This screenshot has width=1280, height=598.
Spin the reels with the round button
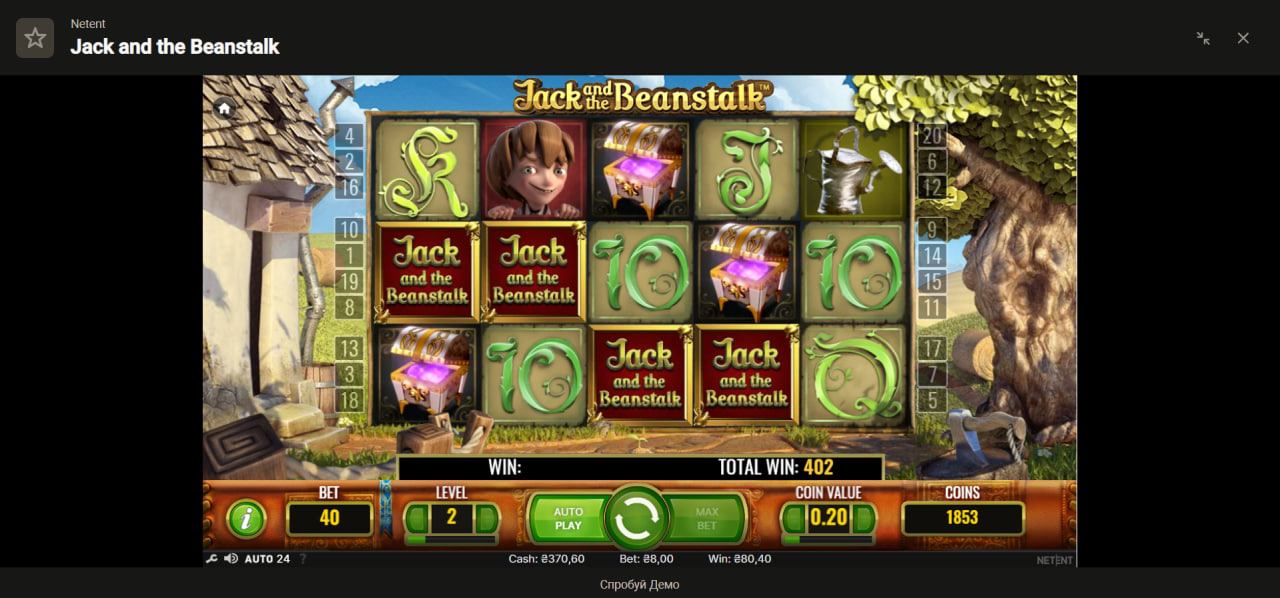pyautogui.click(x=637, y=518)
